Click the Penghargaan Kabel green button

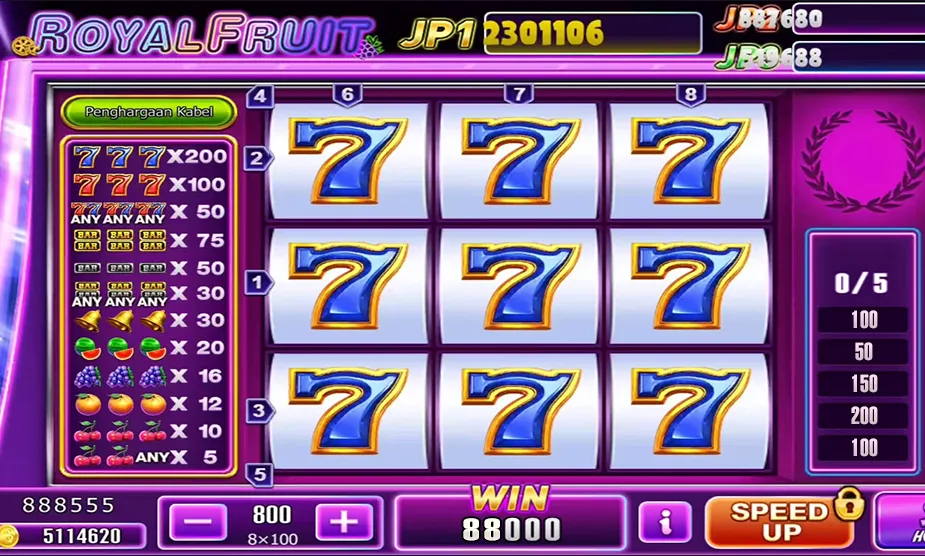(x=149, y=112)
